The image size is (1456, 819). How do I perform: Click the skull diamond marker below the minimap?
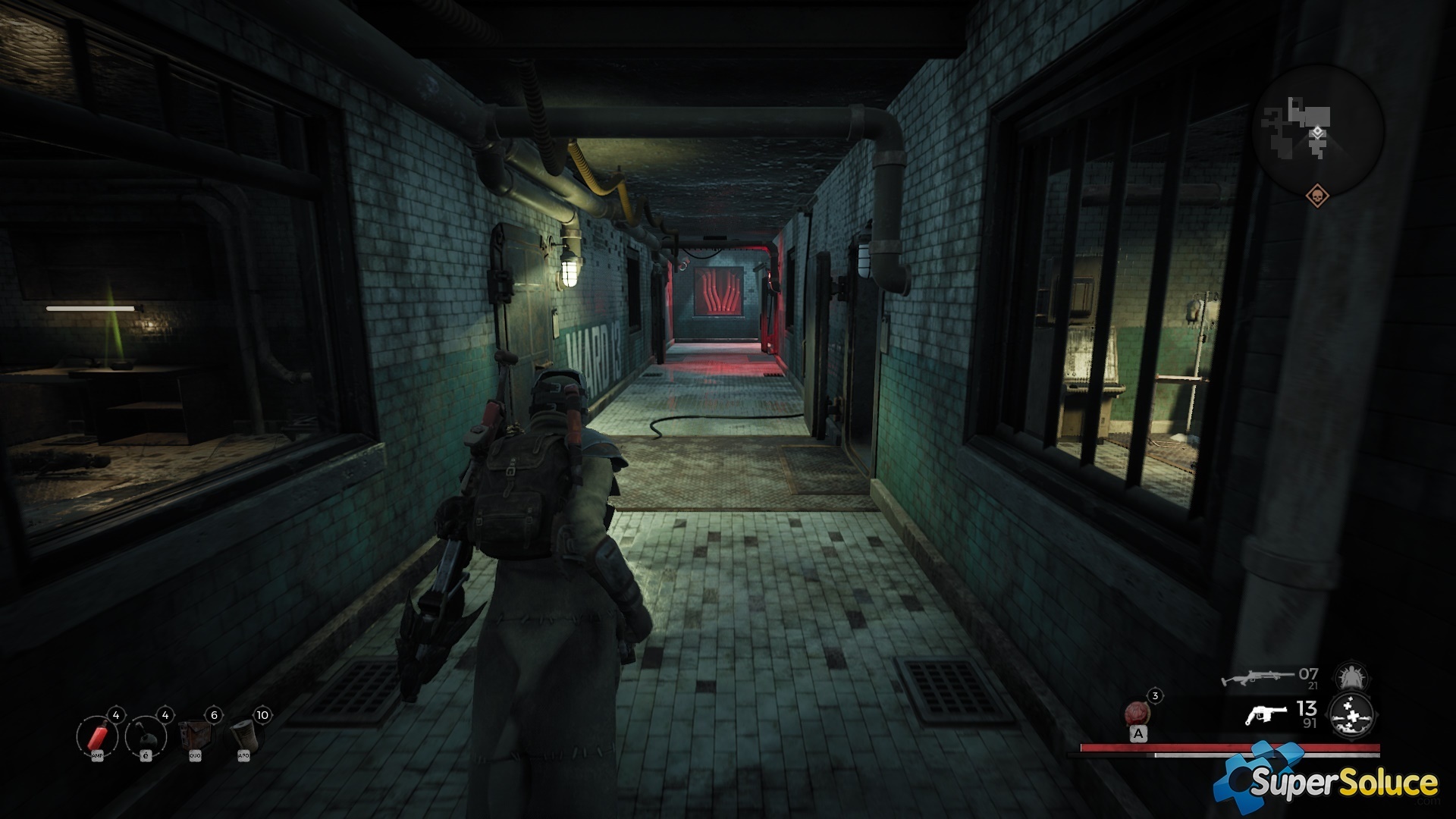1317,196
